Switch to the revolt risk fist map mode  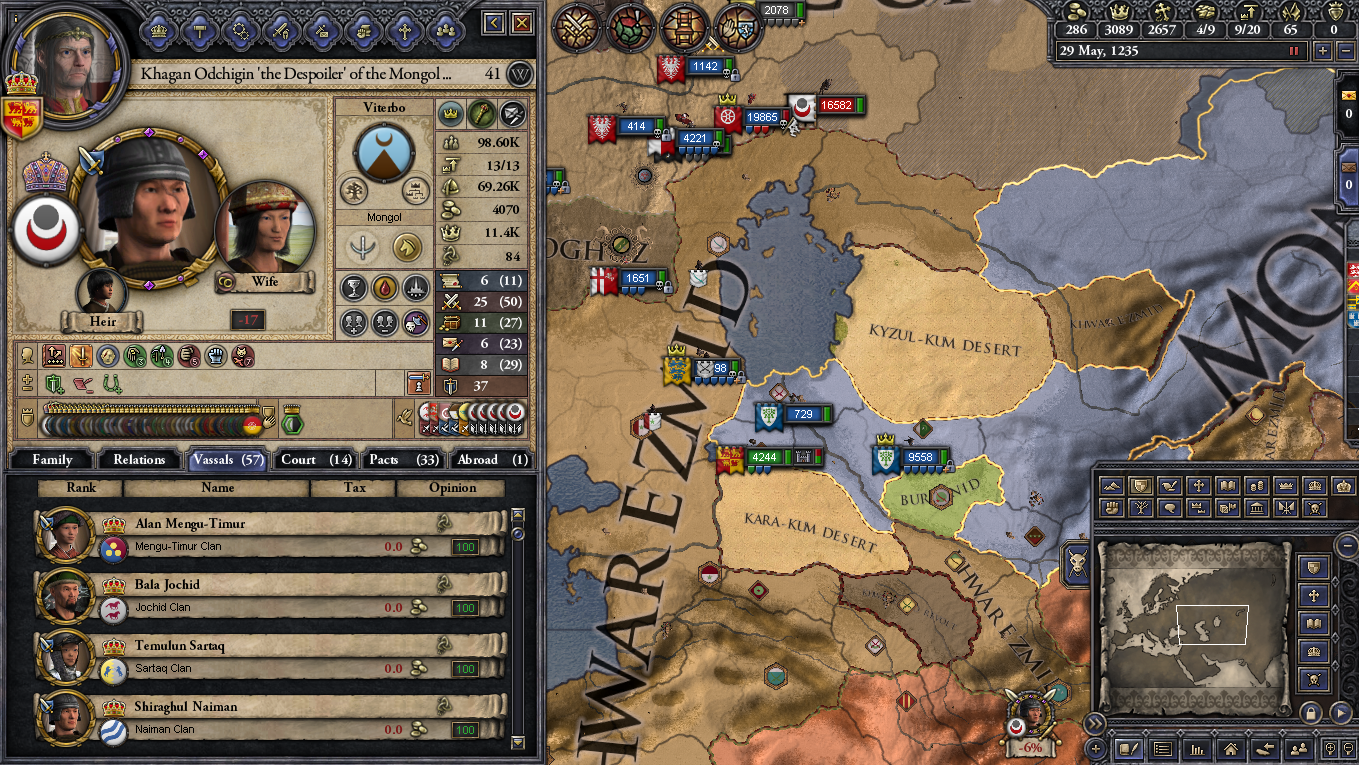point(1112,508)
